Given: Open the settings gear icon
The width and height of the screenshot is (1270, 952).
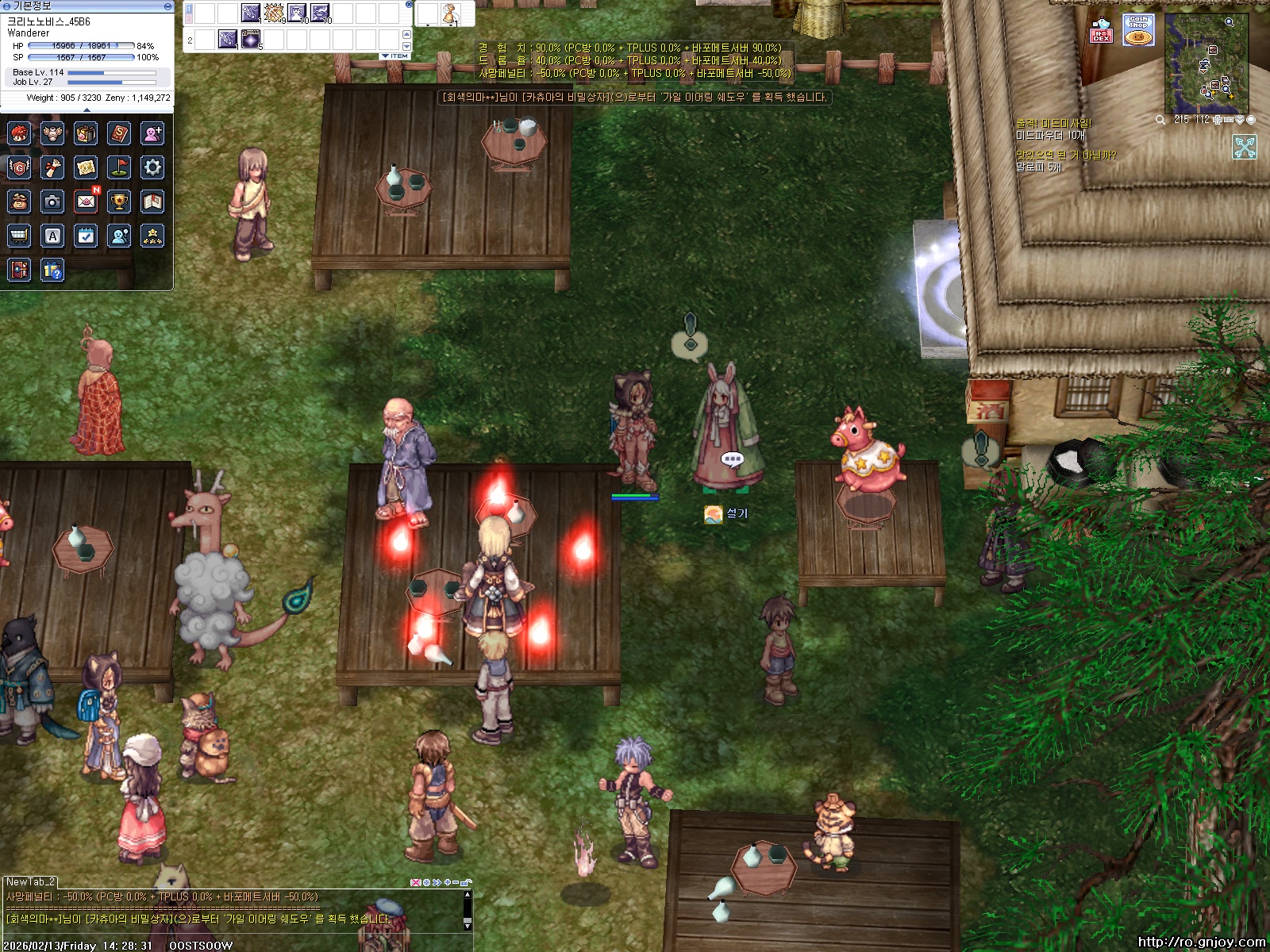Looking at the screenshot, I should click(x=152, y=167).
